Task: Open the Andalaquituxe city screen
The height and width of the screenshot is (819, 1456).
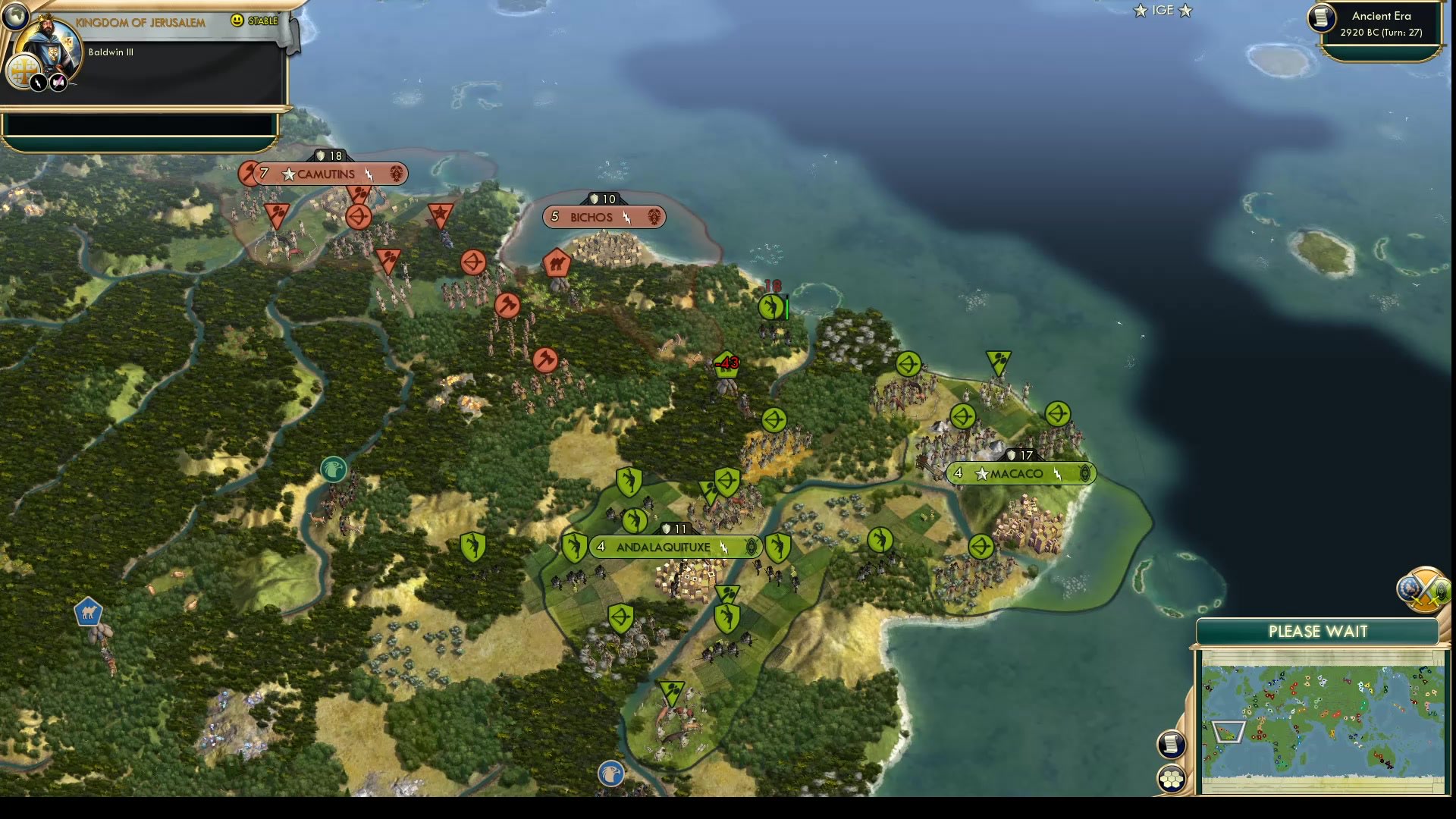Action: point(664,547)
